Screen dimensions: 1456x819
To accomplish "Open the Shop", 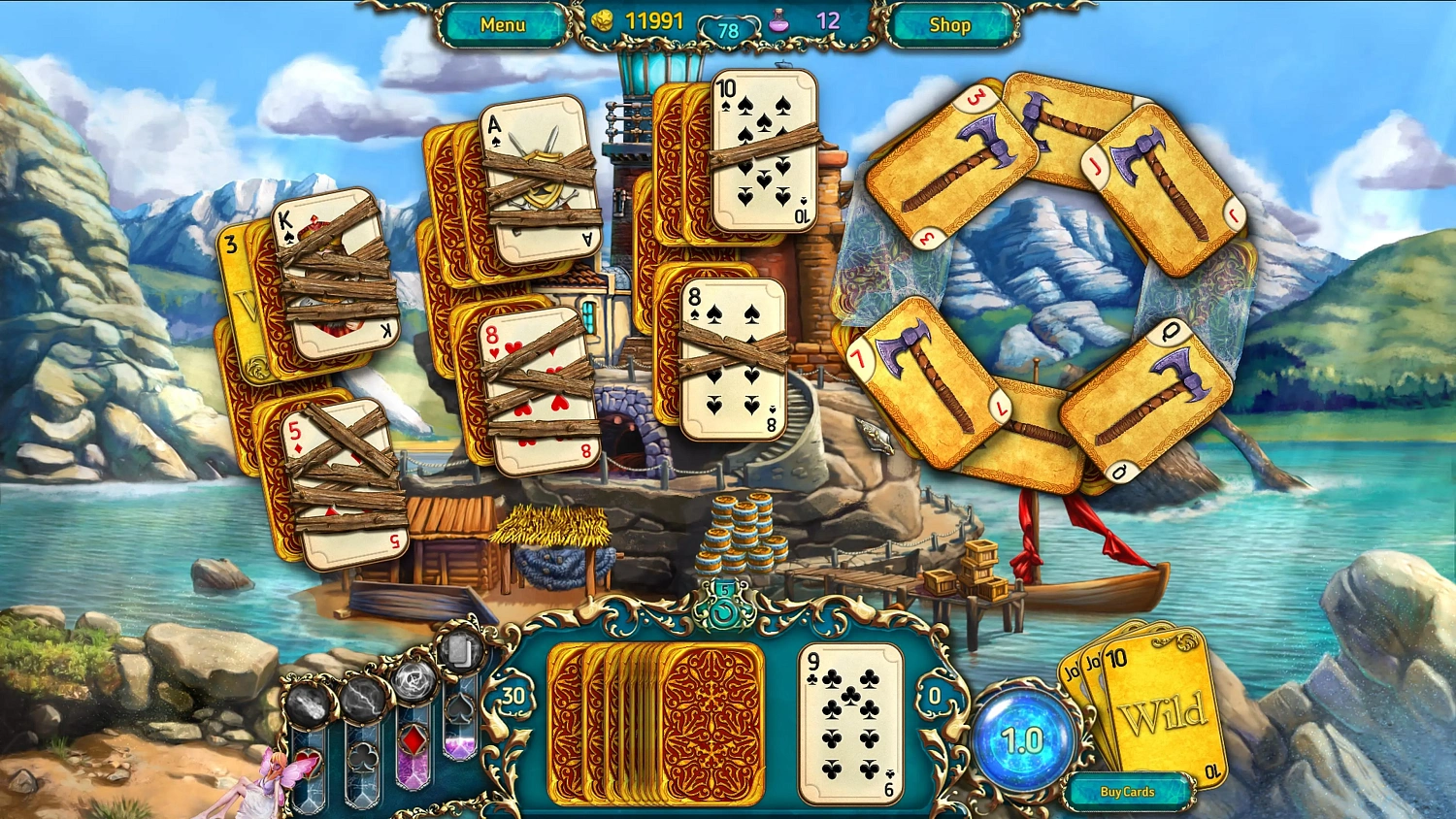I will coord(949,24).
